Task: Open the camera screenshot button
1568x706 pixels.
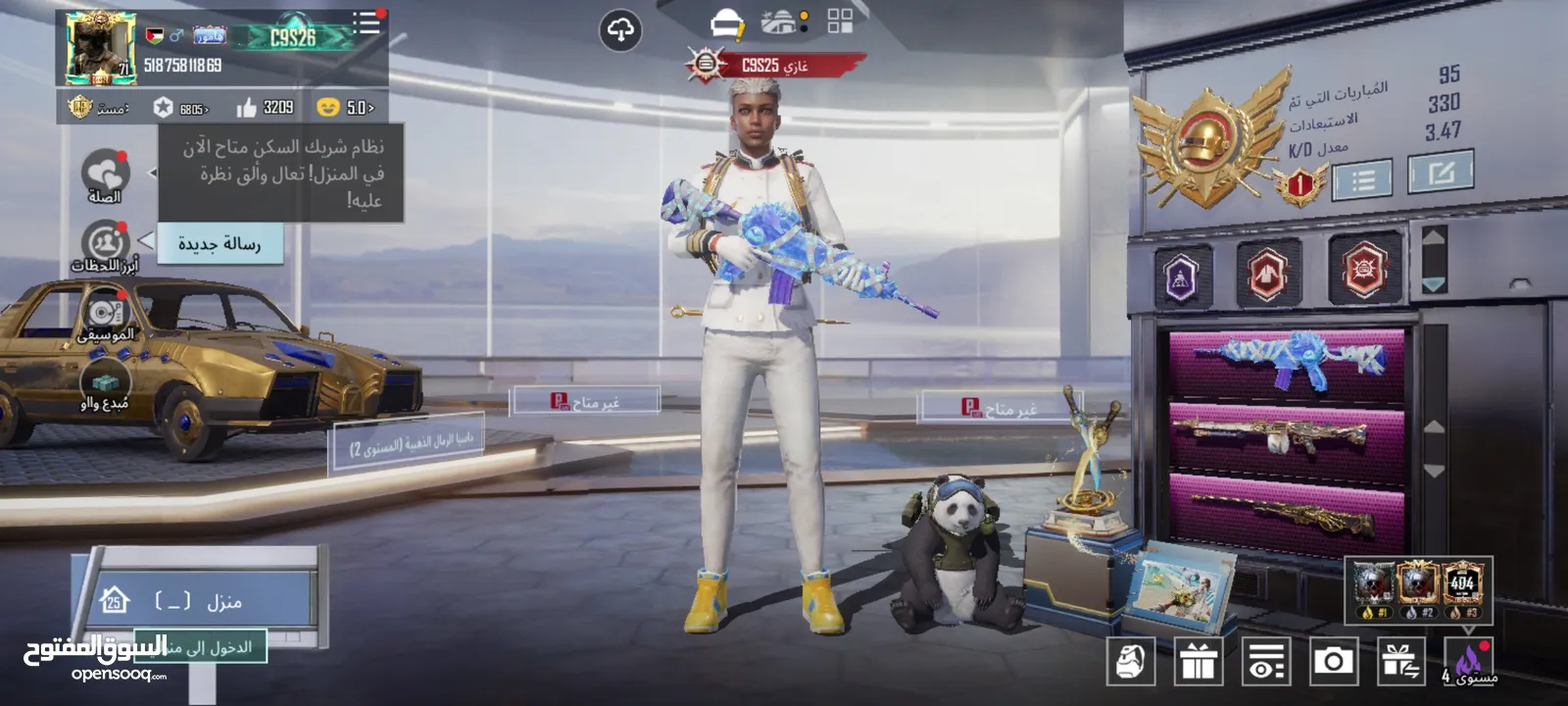Action: coord(1333,662)
